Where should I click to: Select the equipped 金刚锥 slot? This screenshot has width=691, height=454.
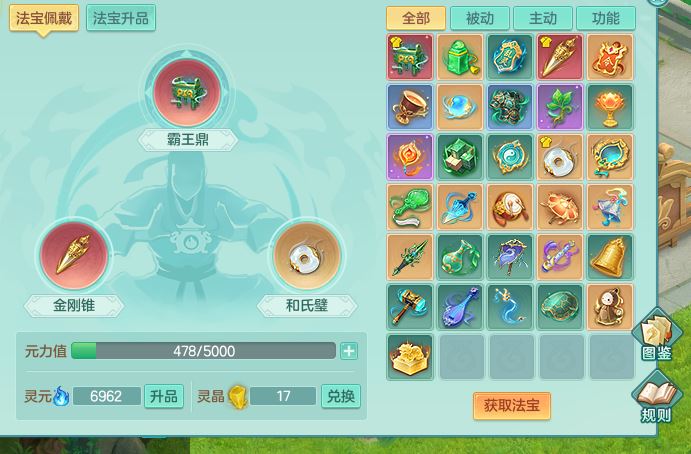point(73,256)
